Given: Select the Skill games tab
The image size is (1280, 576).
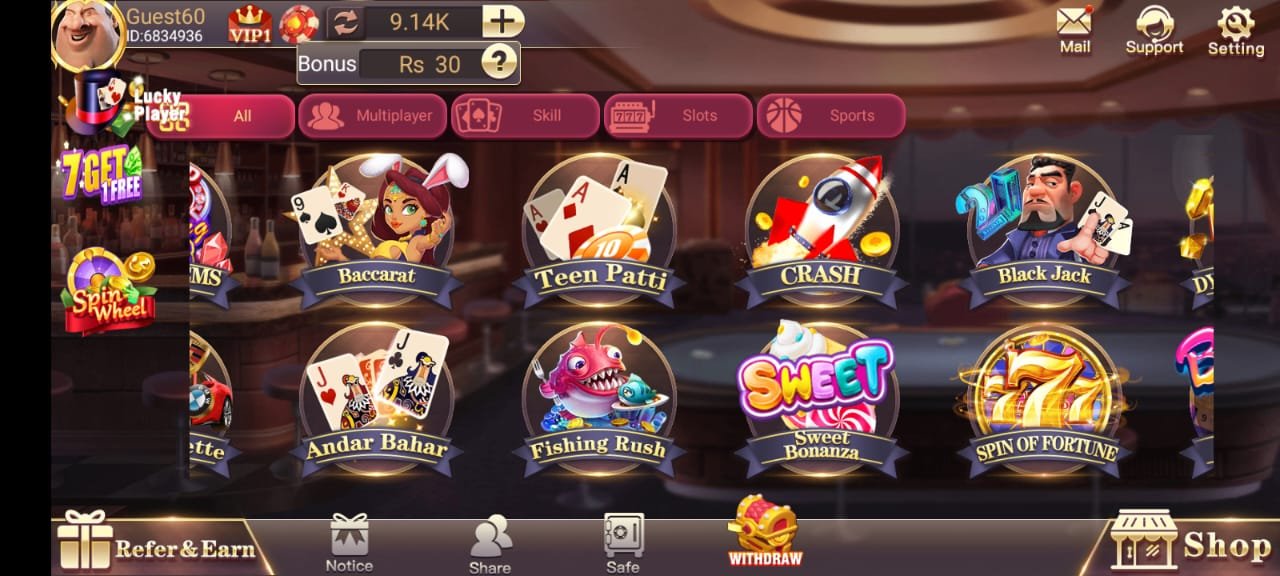Looking at the screenshot, I should coord(526,116).
